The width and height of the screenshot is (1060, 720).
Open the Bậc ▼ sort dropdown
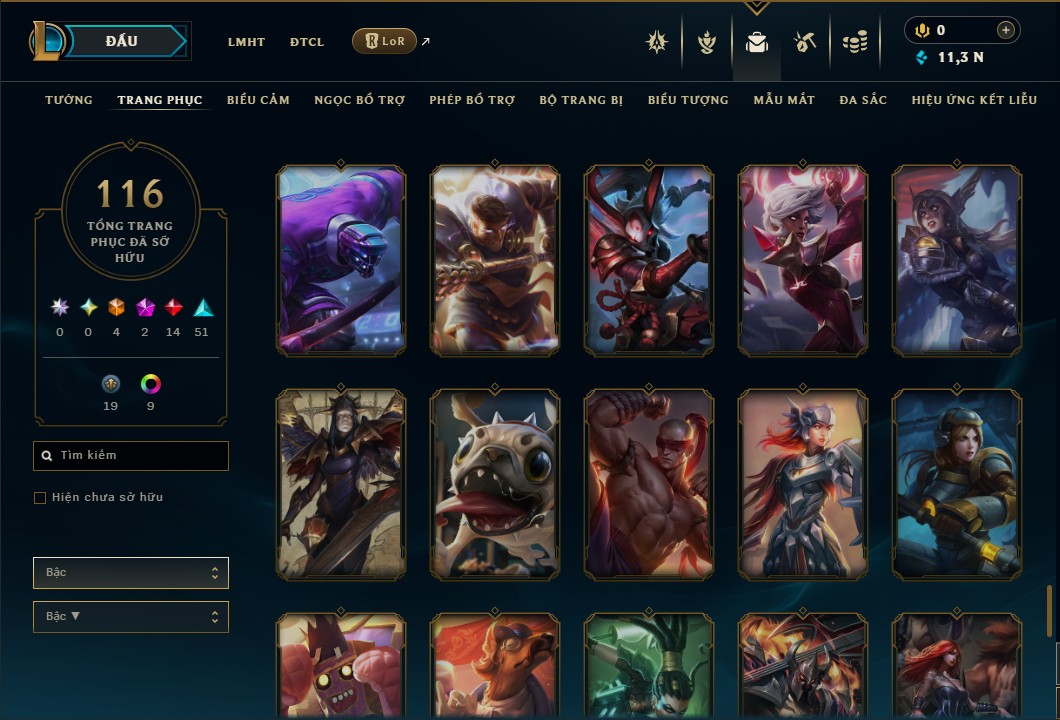(131, 617)
